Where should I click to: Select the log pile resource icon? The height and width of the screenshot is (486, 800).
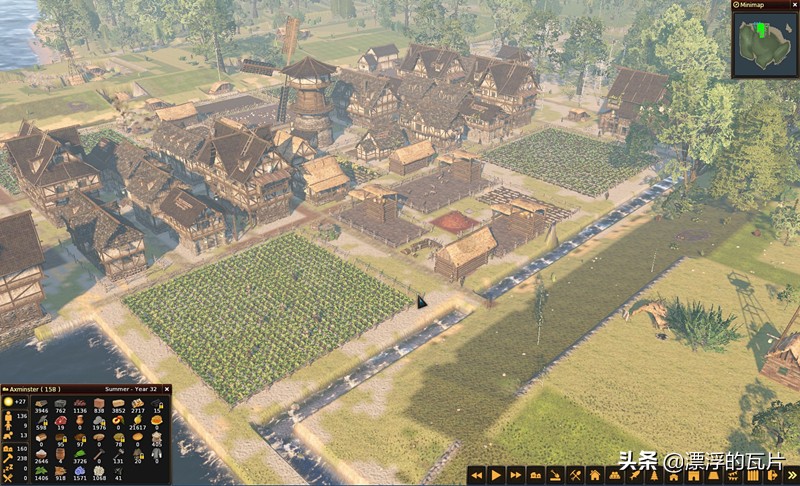pyautogui.click(x=42, y=403)
